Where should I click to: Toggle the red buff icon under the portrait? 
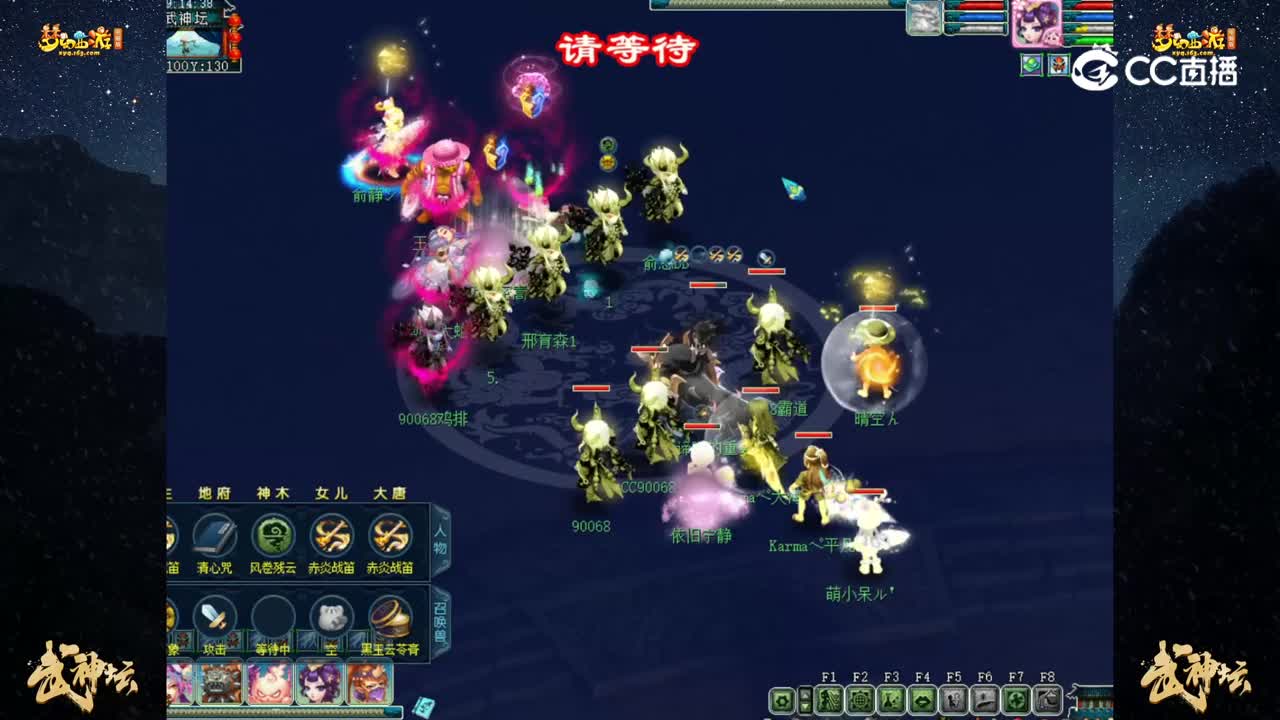(x=1059, y=64)
